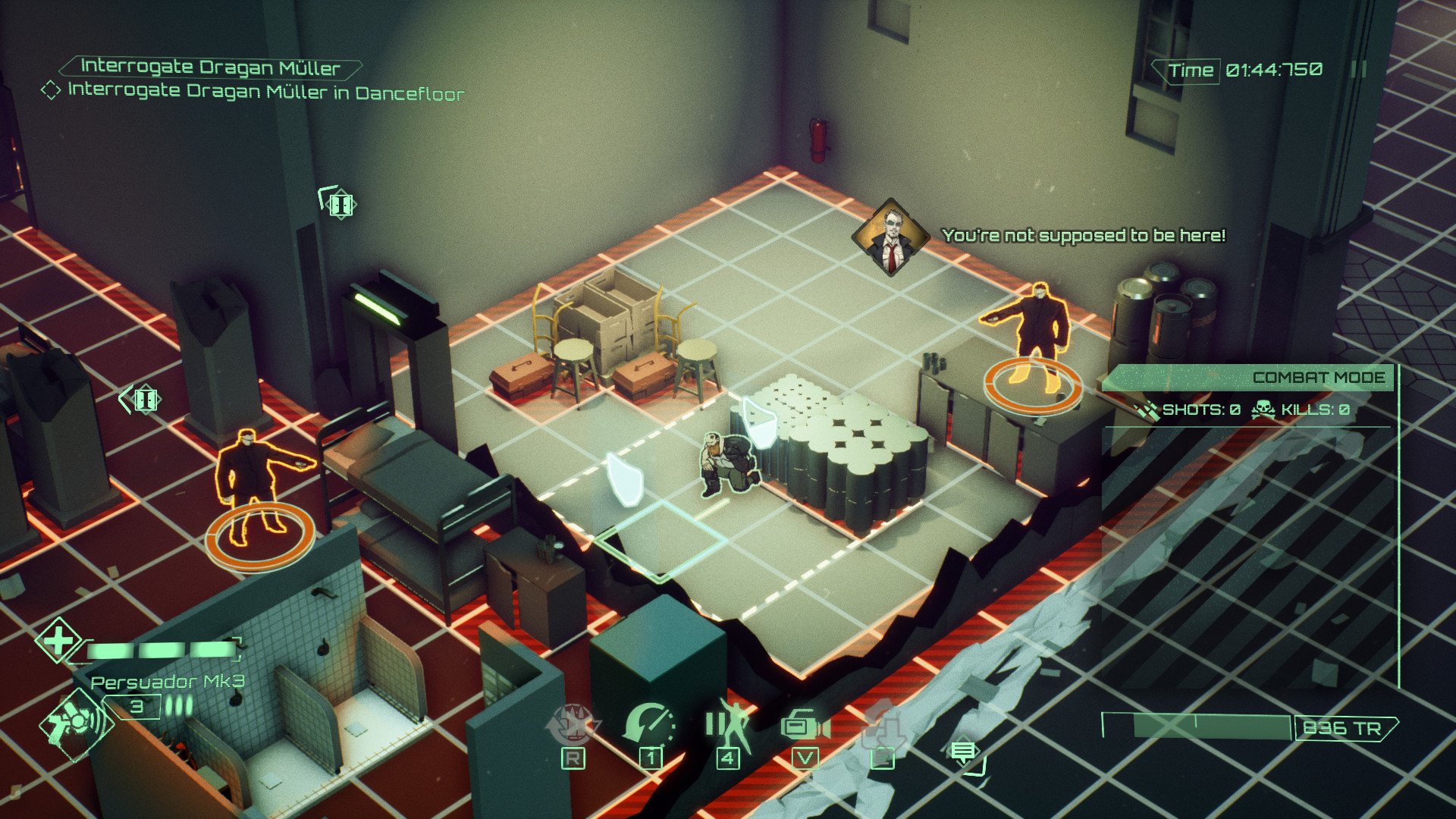The image size is (1456, 819).
Task: Activate the speedometer ability icon
Action: [x=650, y=723]
